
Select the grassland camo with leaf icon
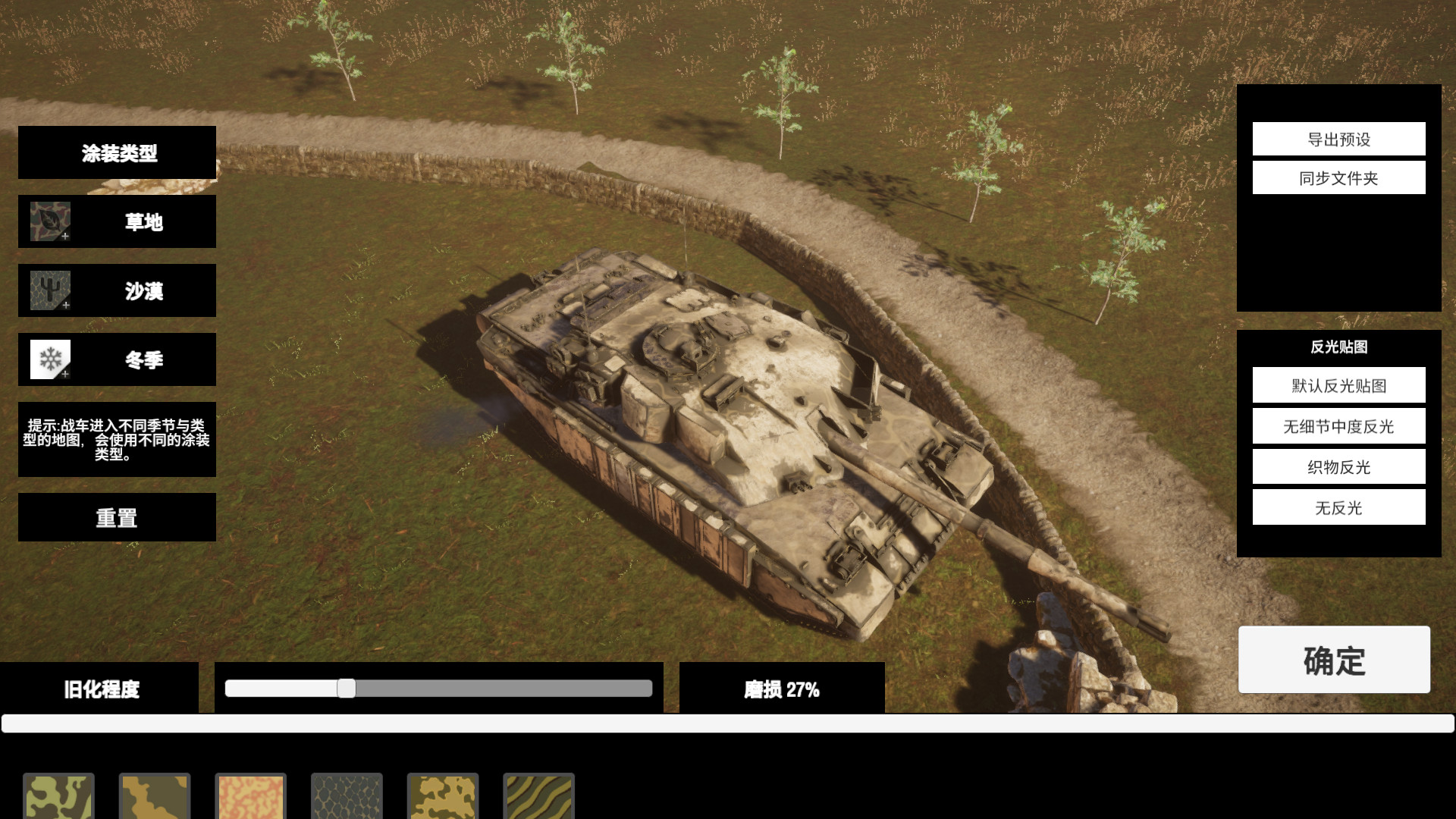[x=116, y=221]
